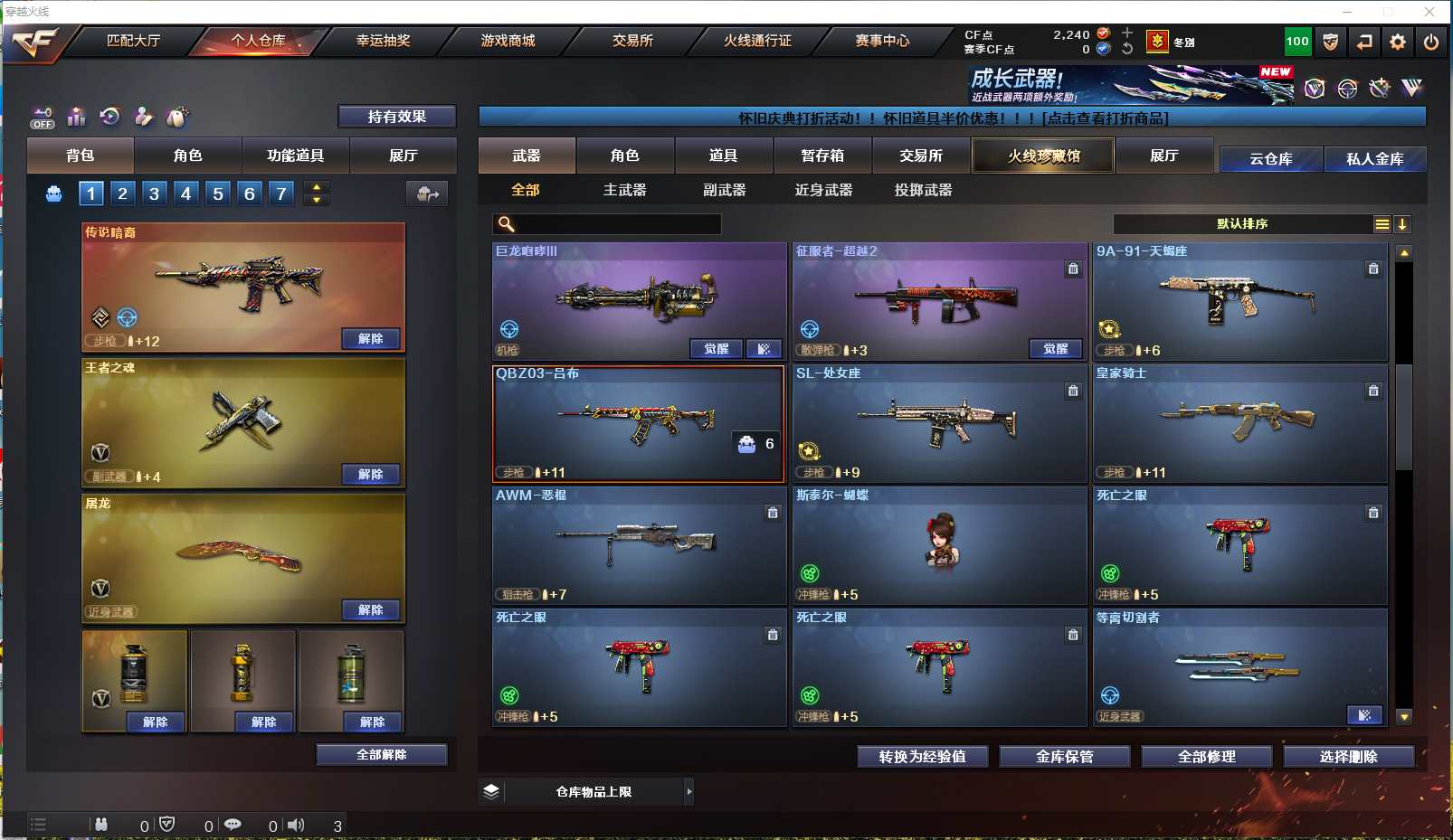Choose the AWM-恶棍 sniper rifle
Viewport: 1453px width, 840px height.
[x=638, y=545]
